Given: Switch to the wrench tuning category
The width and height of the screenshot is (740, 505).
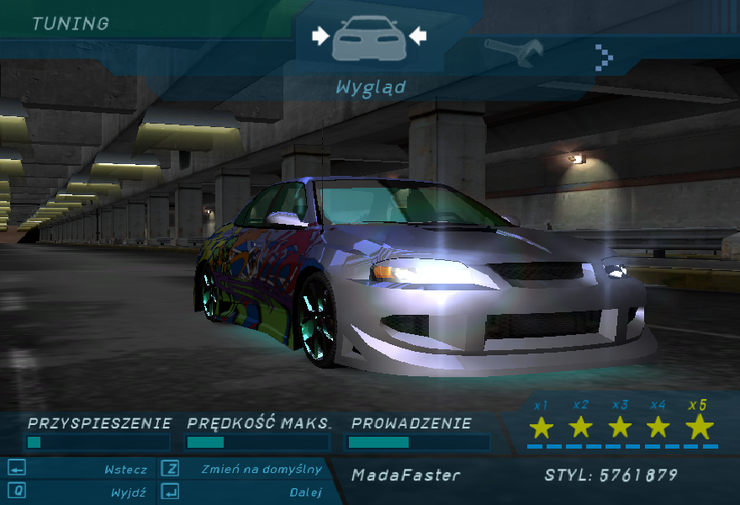Looking at the screenshot, I should pos(513,50).
